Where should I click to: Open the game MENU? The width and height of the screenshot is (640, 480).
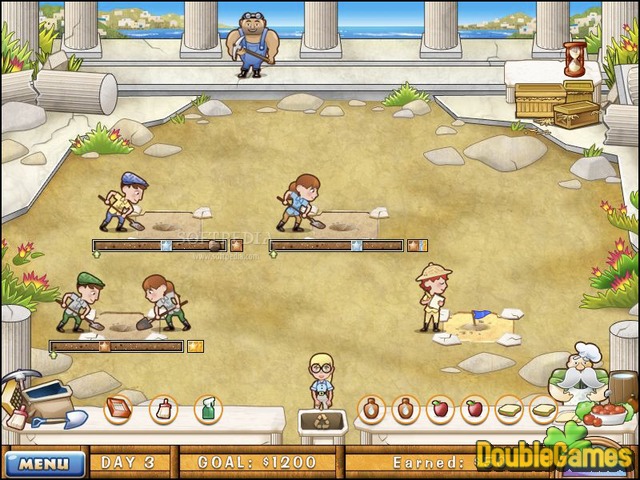coord(45,463)
